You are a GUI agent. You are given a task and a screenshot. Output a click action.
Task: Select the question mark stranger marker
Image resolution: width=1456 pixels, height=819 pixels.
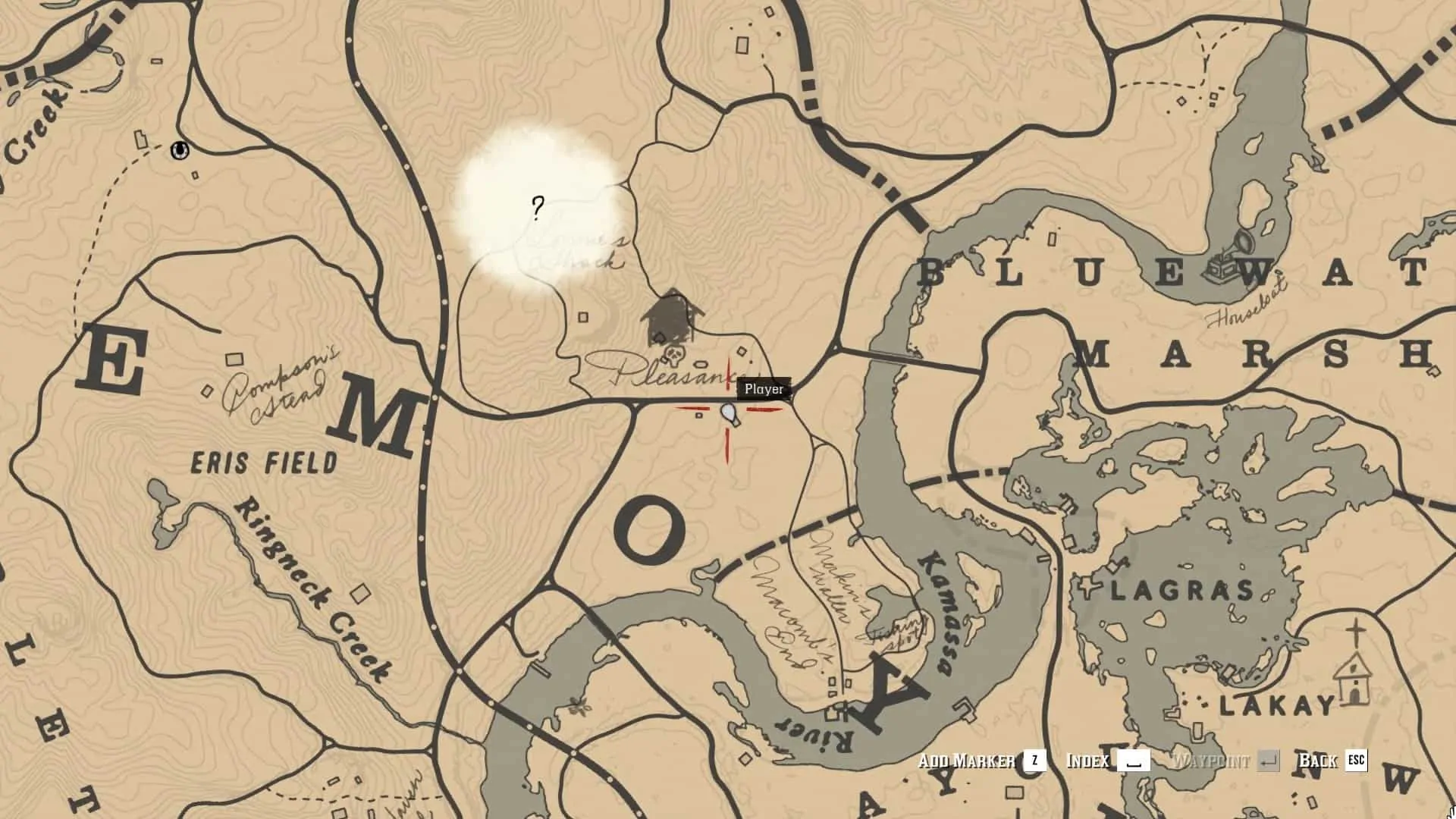pos(538,207)
